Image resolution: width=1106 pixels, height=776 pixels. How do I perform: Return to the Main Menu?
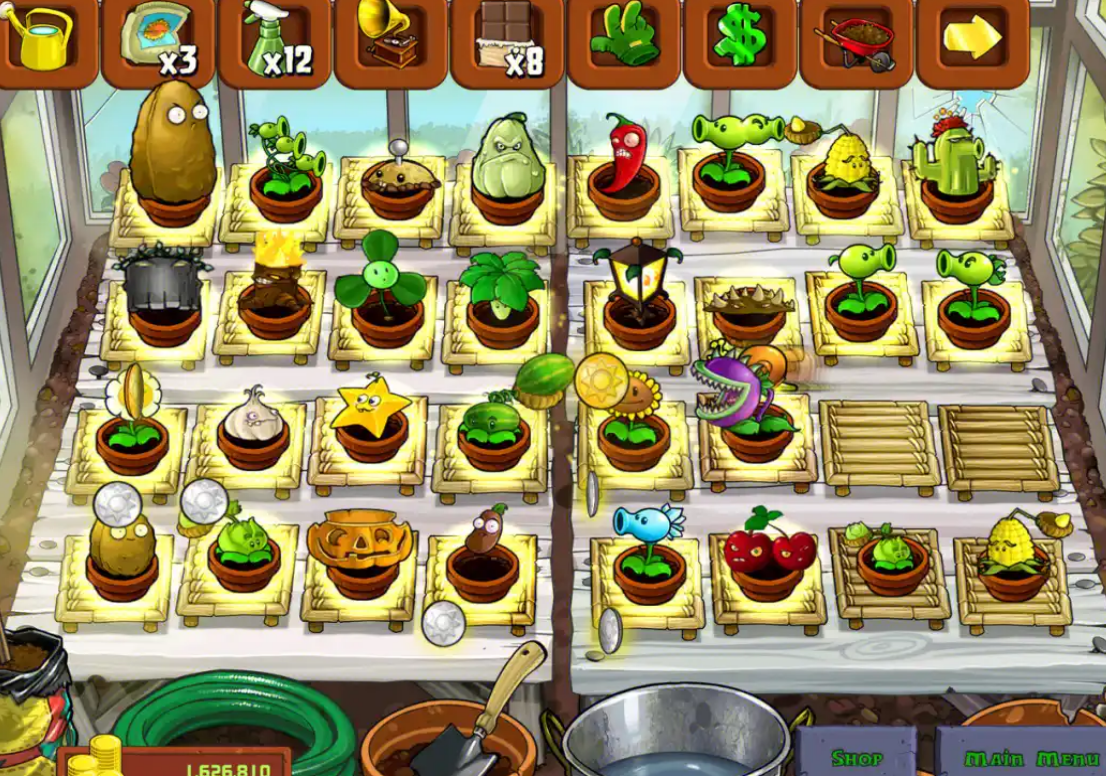(x=1020, y=757)
